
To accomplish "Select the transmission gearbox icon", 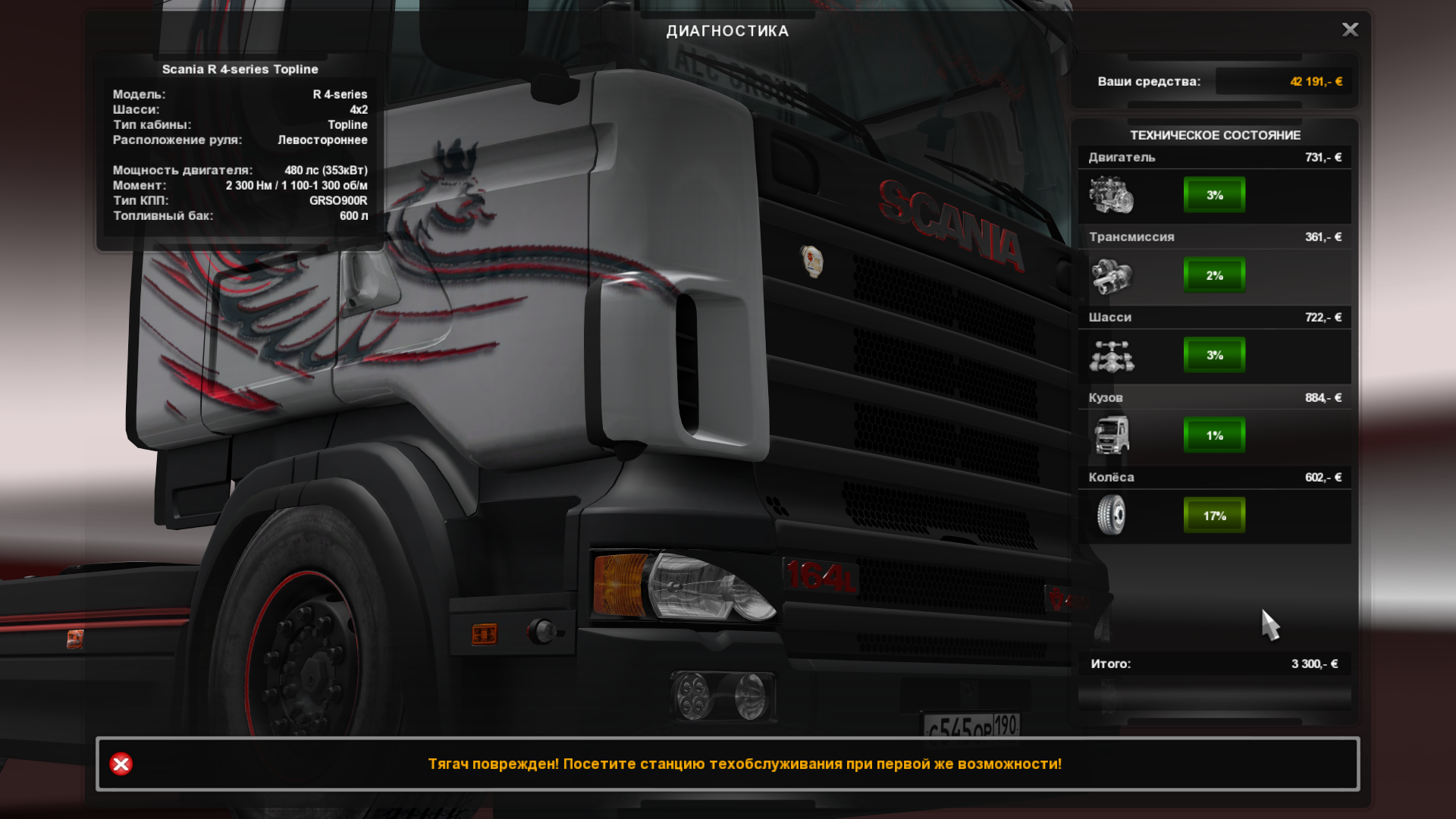I will [1111, 275].
